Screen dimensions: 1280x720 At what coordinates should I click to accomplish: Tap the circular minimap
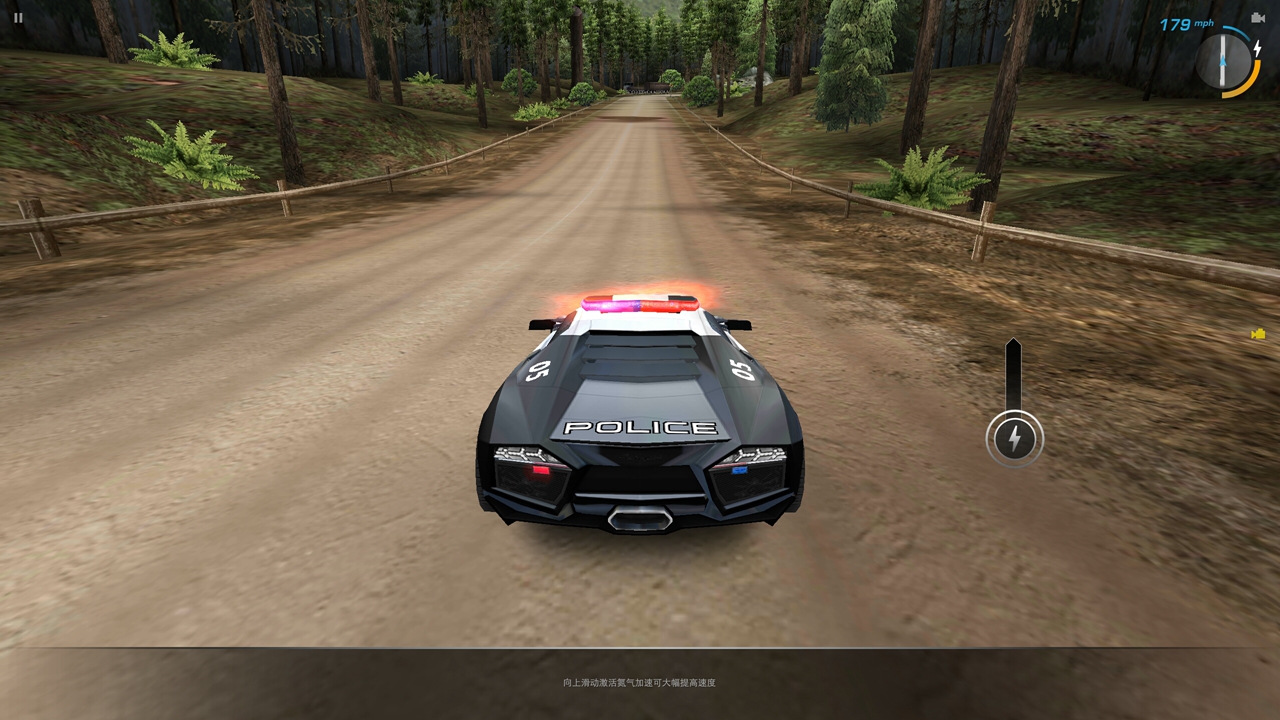pos(1224,61)
